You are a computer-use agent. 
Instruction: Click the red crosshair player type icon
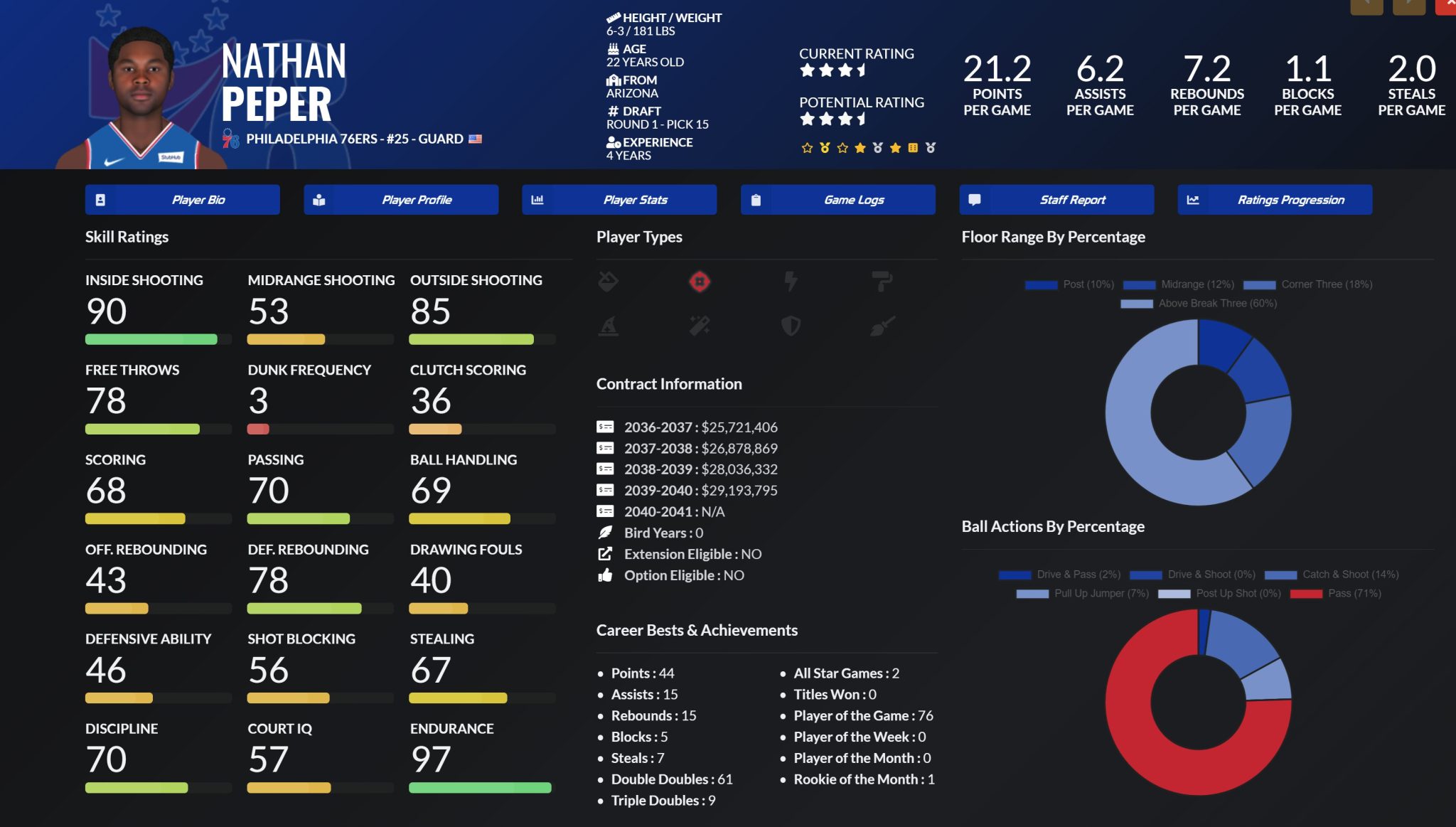[x=700, y=282]
